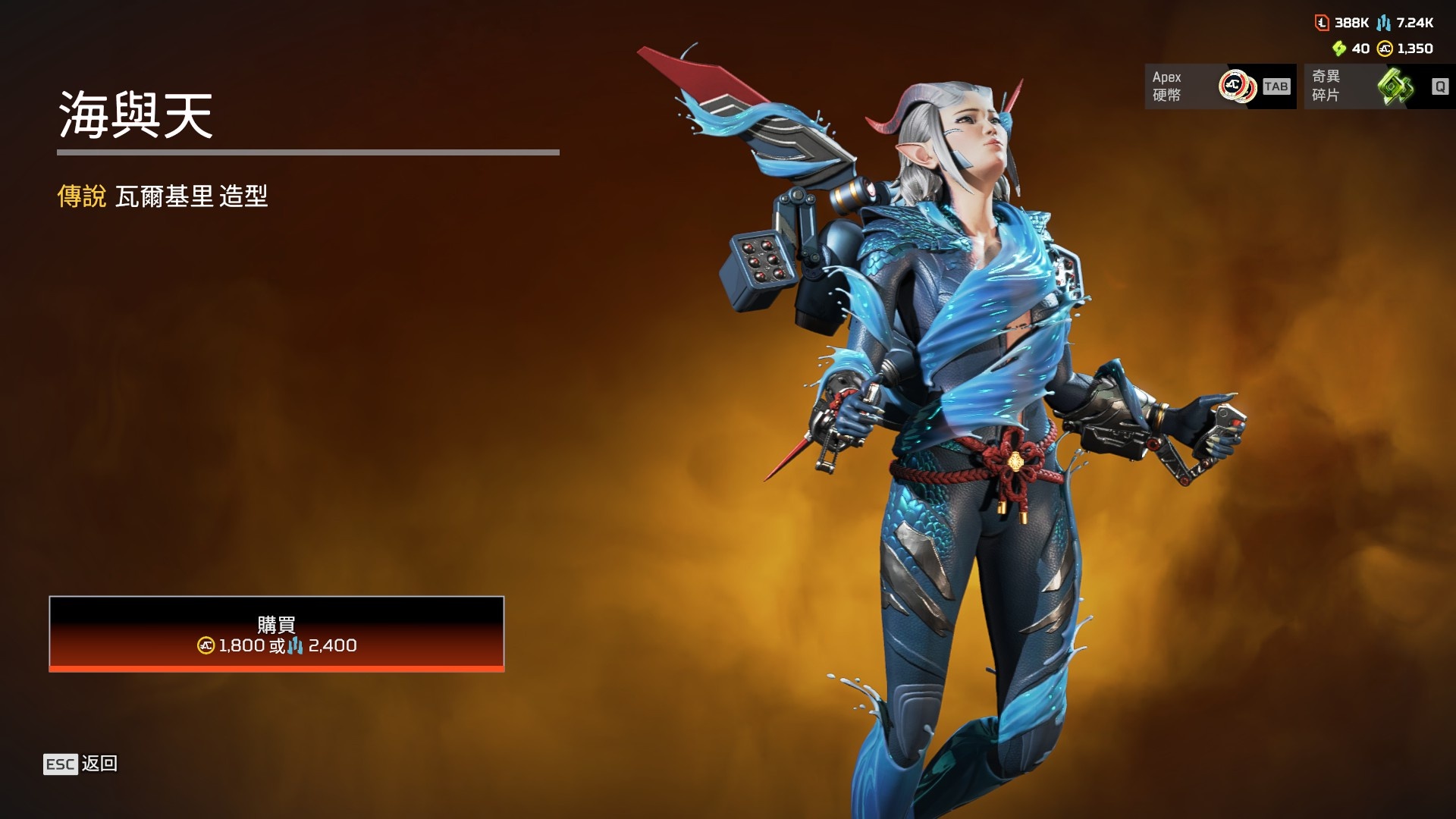Go back with the 返回 button
The height and width of the screenshot is (819, 1456).
pyautogui.click(x=81, y=764)
